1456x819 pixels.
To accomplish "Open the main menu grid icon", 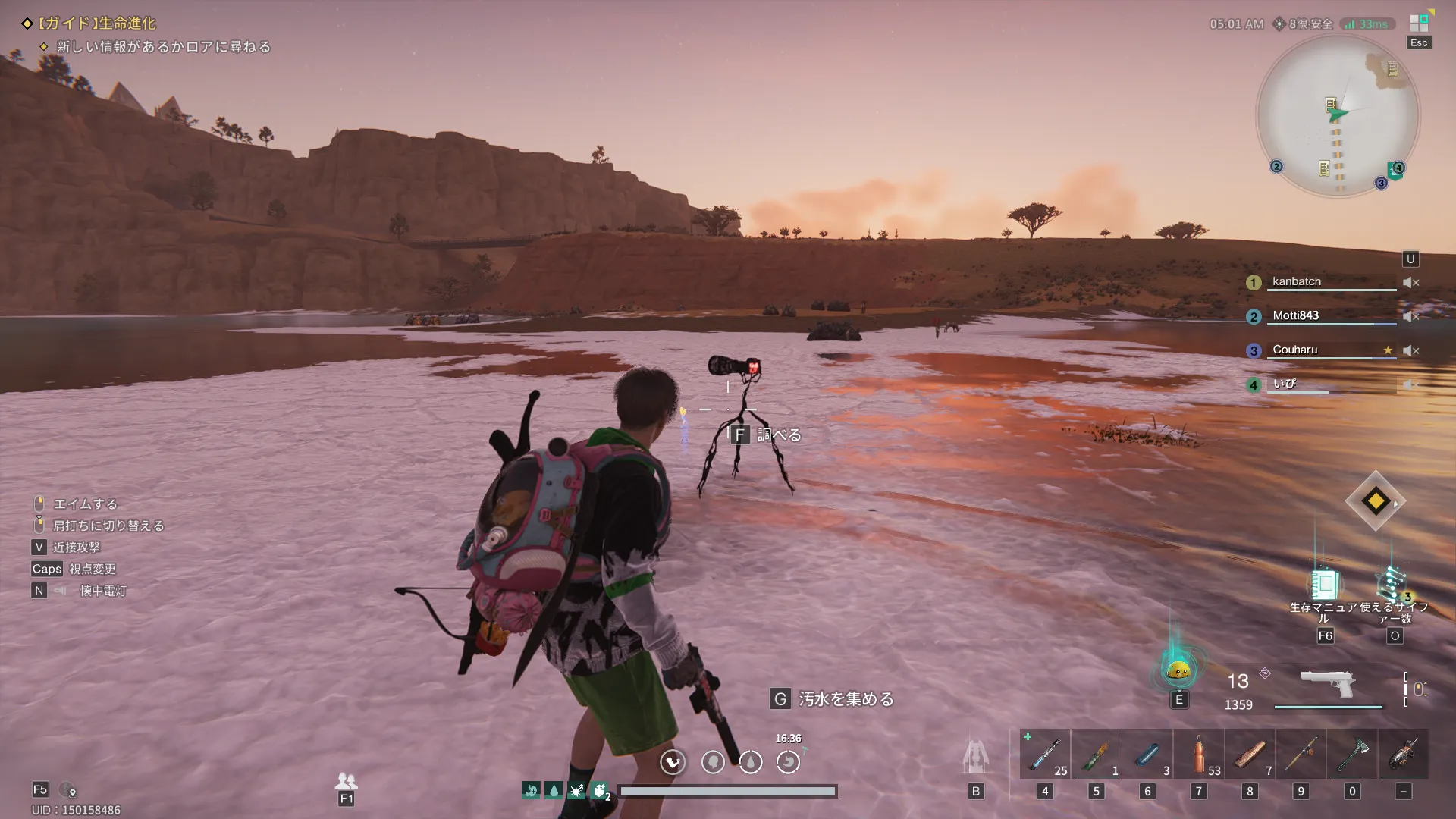I will 1419,23.
